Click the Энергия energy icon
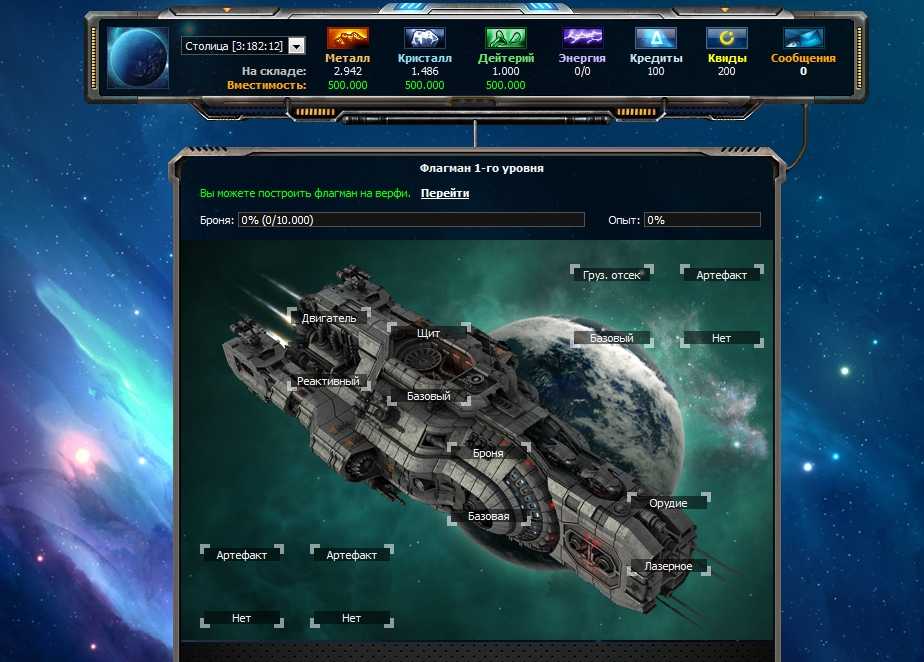 [581, 39]
